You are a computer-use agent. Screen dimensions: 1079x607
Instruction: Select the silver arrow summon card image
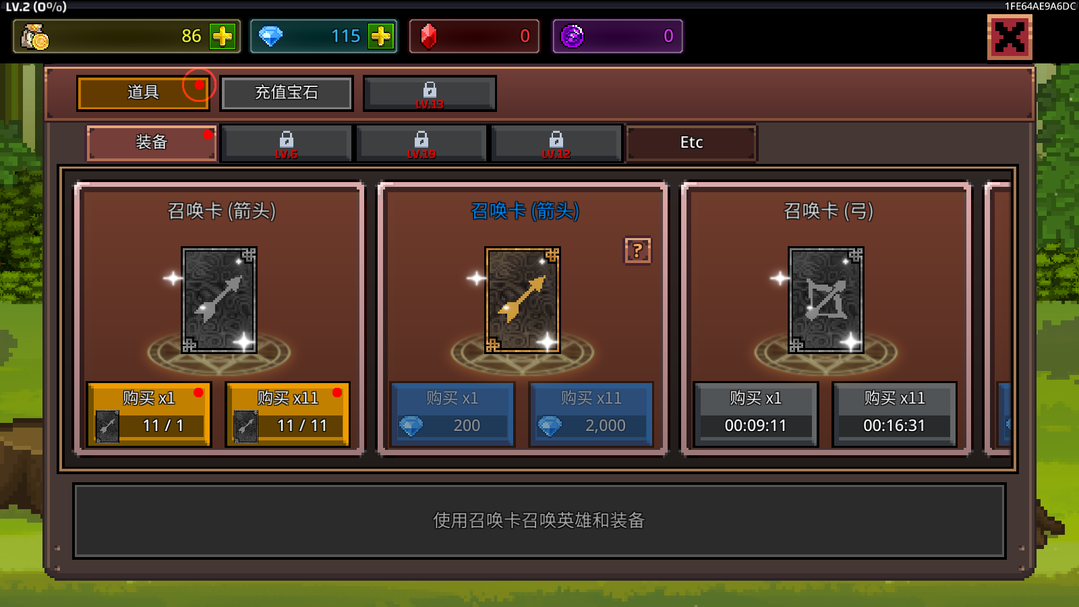219,300
